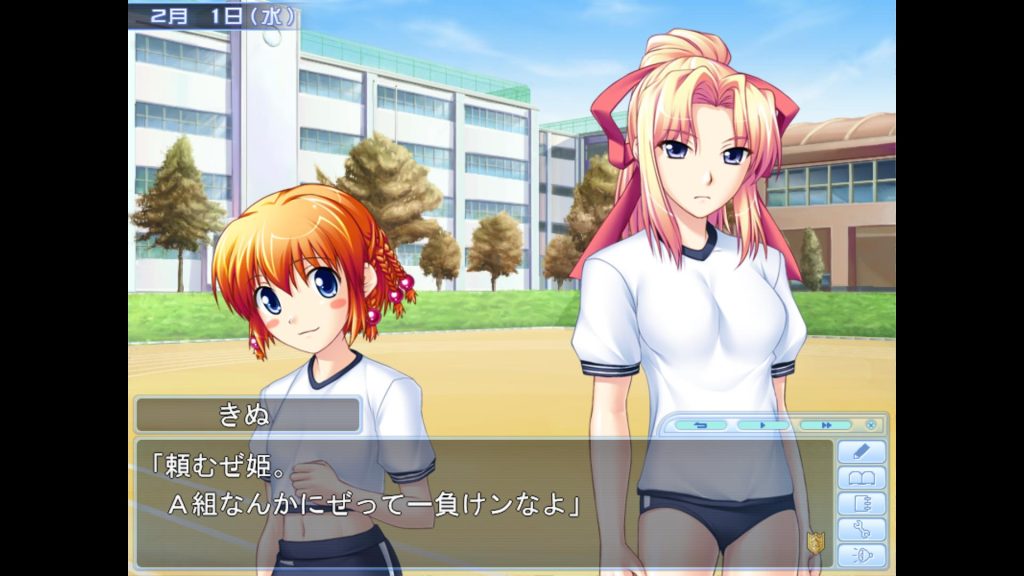Screen dimensions: 1024x576
Task: Activate the fast-forward skip button
Action: point(825,425)
